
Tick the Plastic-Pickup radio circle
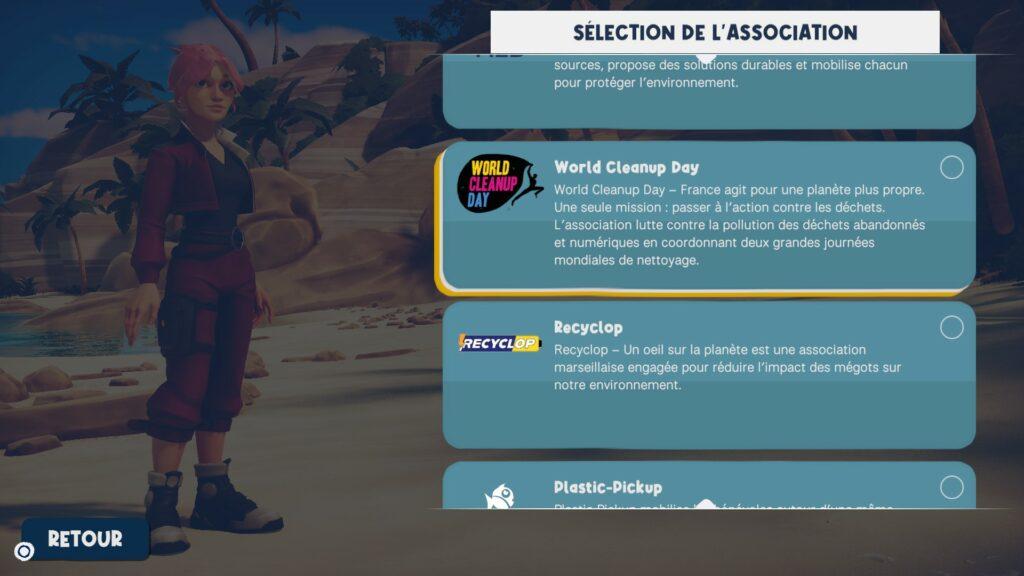(x=952, y=487)
